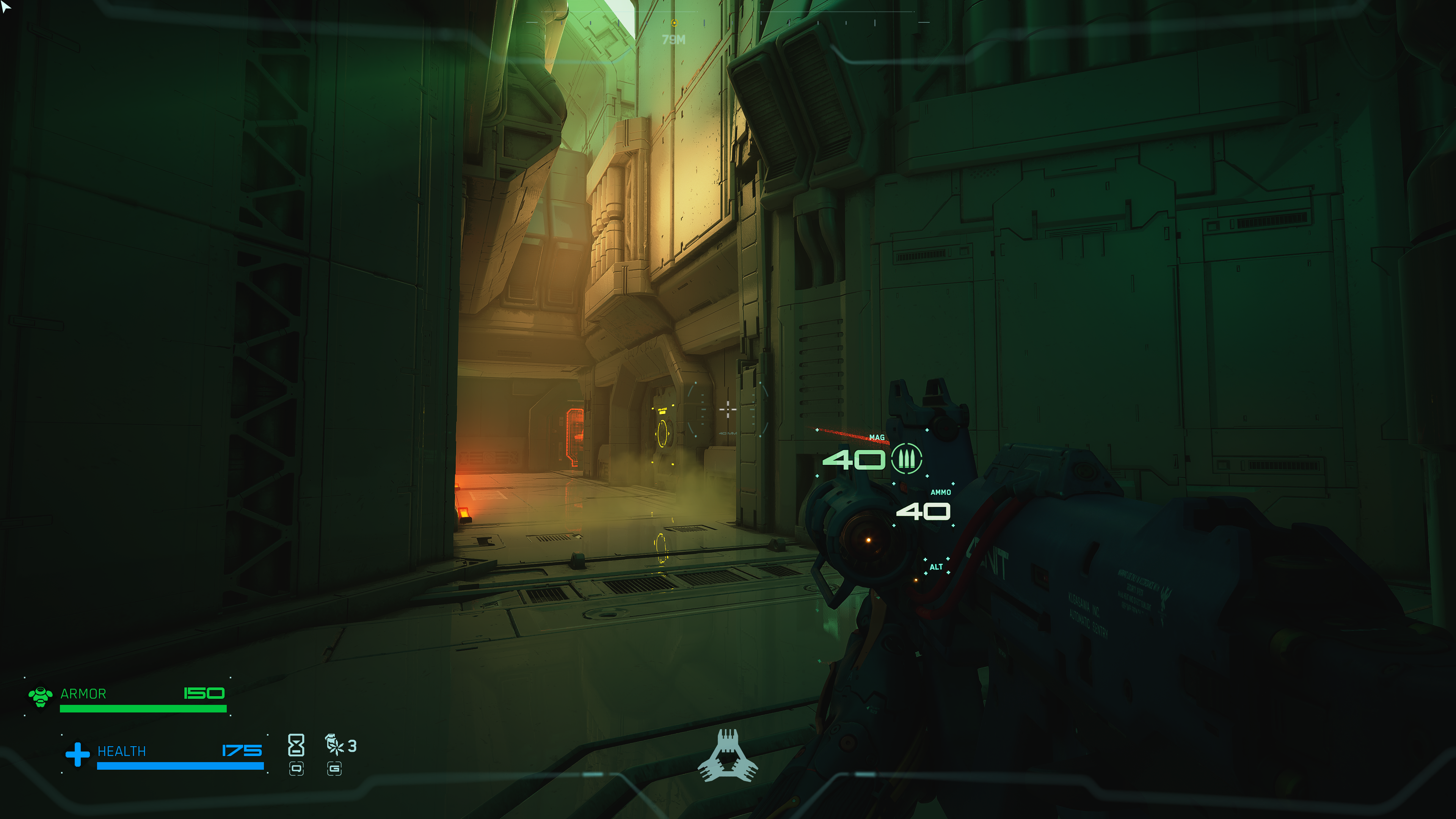Screen dimensions: 1456x819
Task: Select the yellow objective marker on the compass
Action: (x=674, y=23)
